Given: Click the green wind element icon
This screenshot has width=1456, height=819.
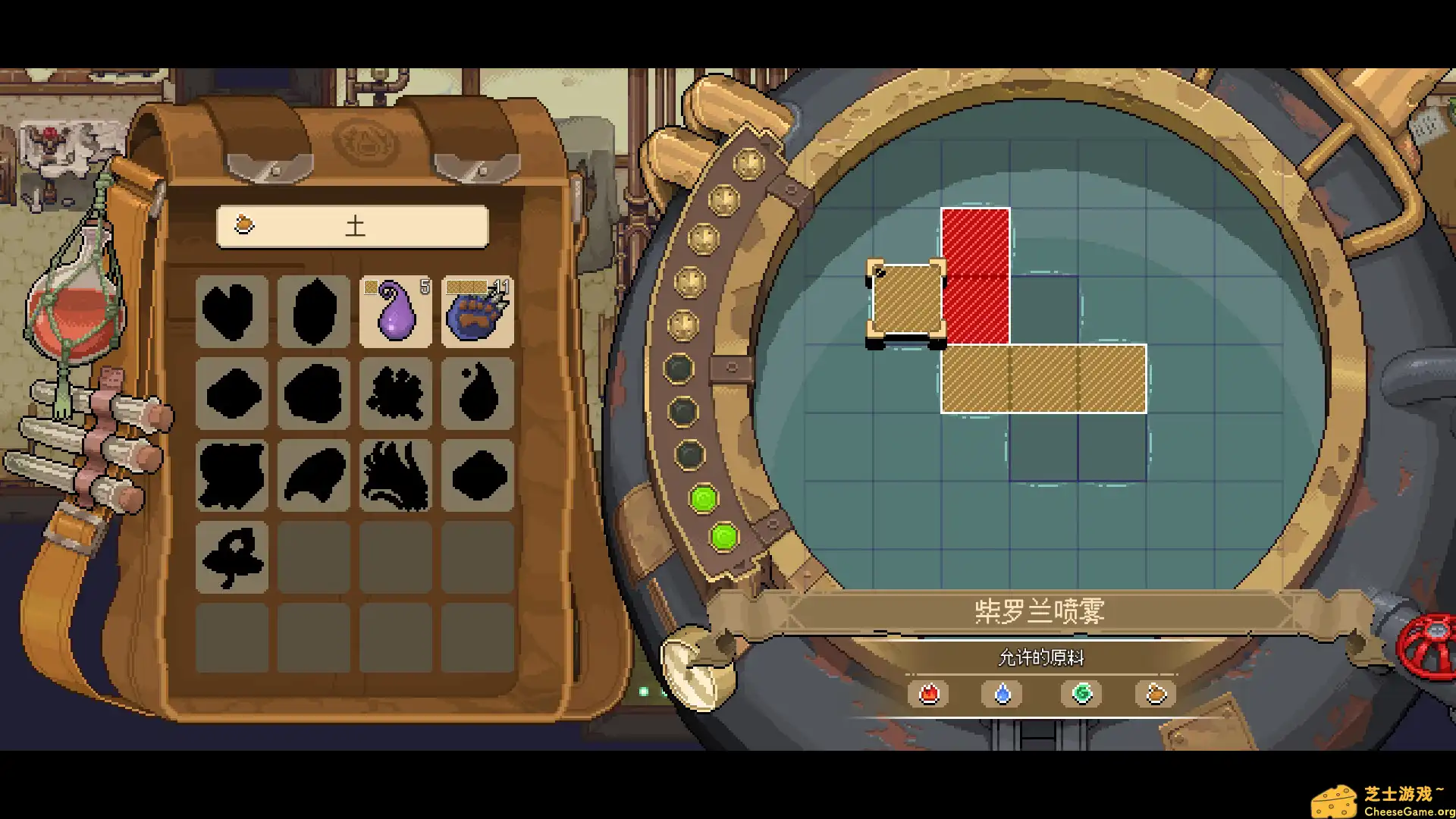Looking at the screenshot, I should click(1080, 692).
